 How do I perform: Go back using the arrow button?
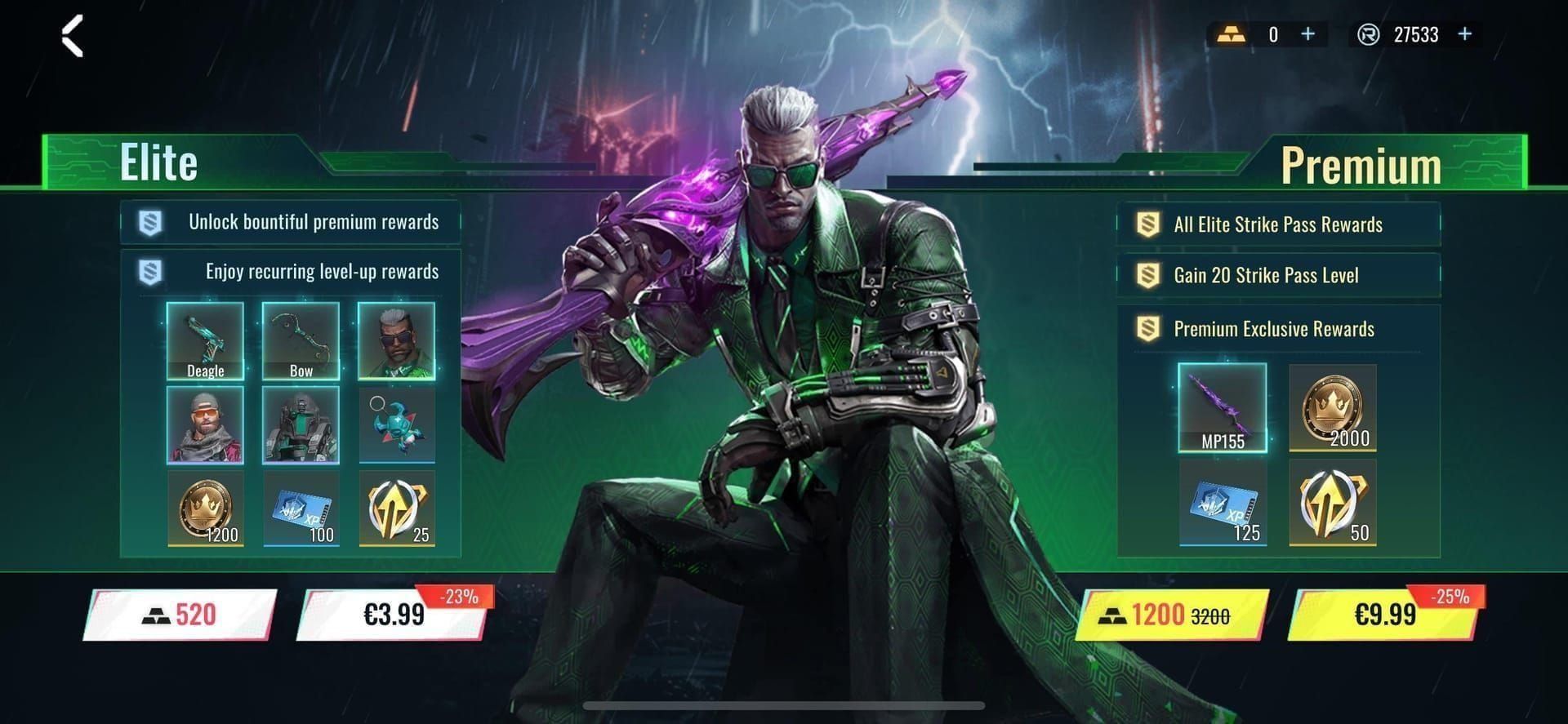(x=72, y=37)
